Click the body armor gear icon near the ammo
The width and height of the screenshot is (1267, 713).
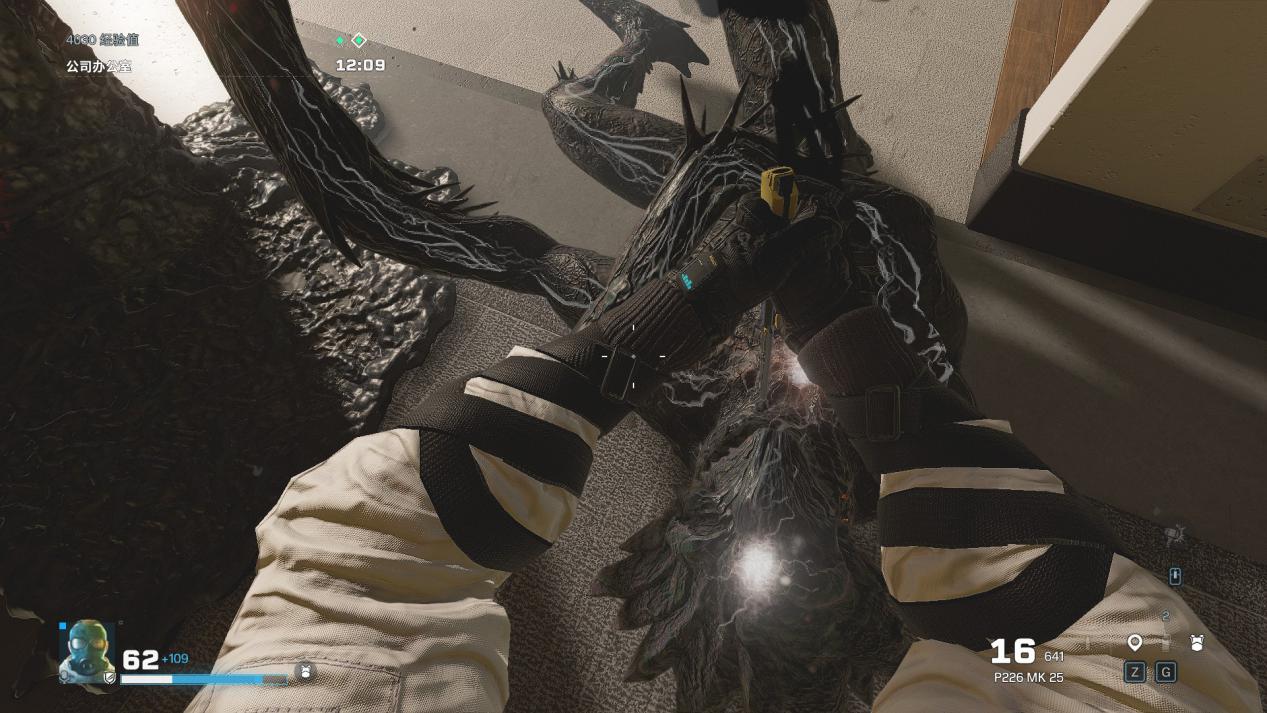coord(1196,642)
